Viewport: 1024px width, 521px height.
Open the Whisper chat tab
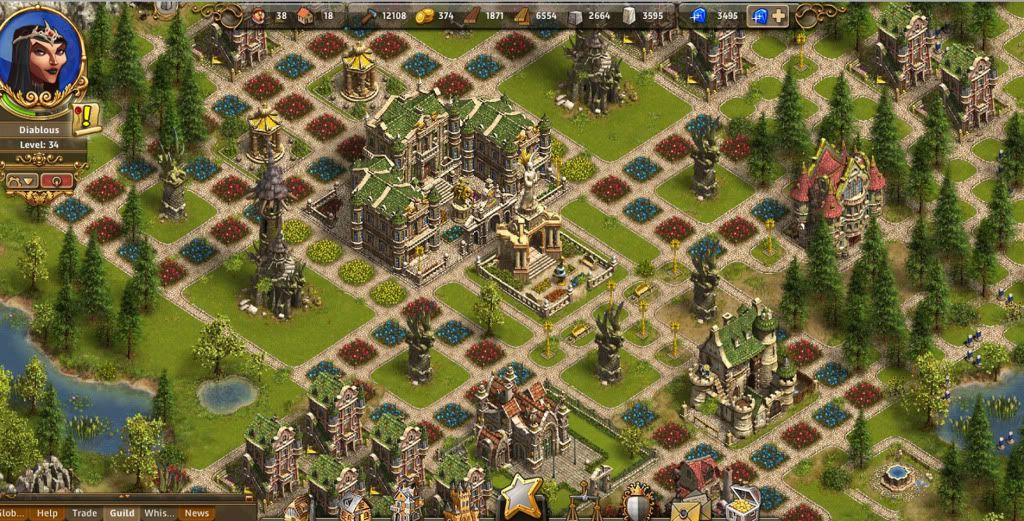(159, 513)
